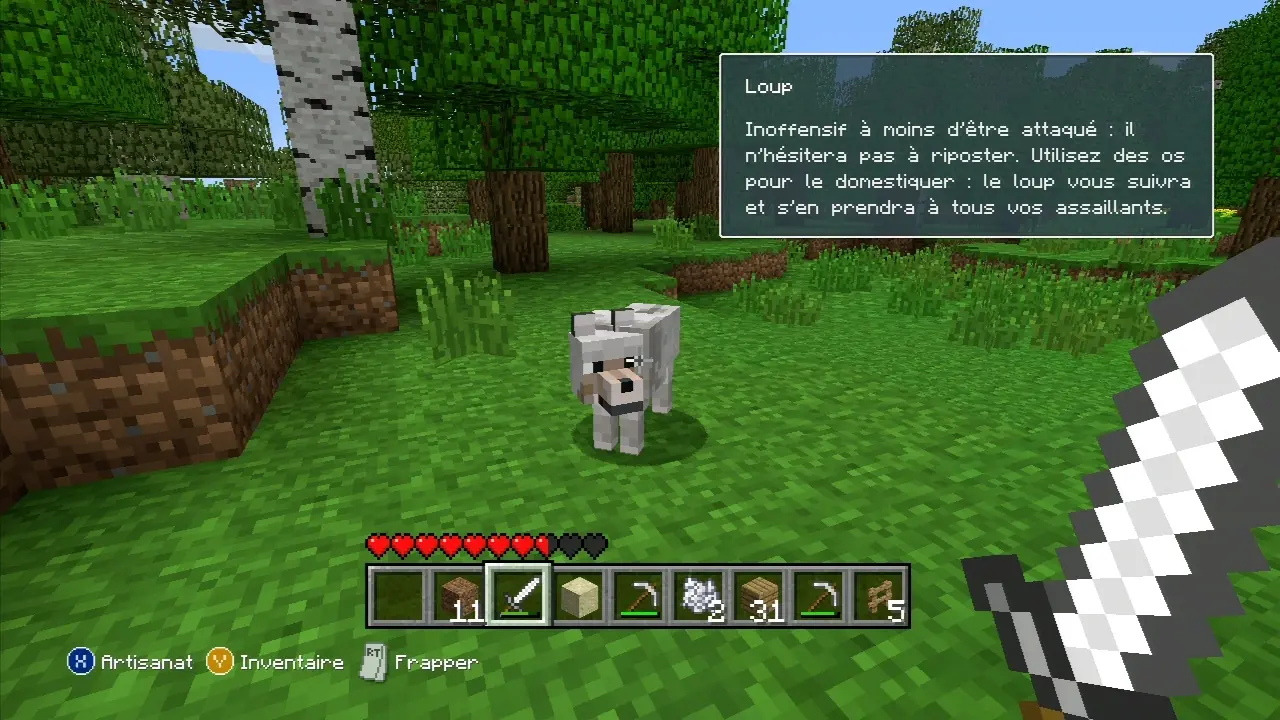Click the first red heart in the health bar

coord(377,544)
